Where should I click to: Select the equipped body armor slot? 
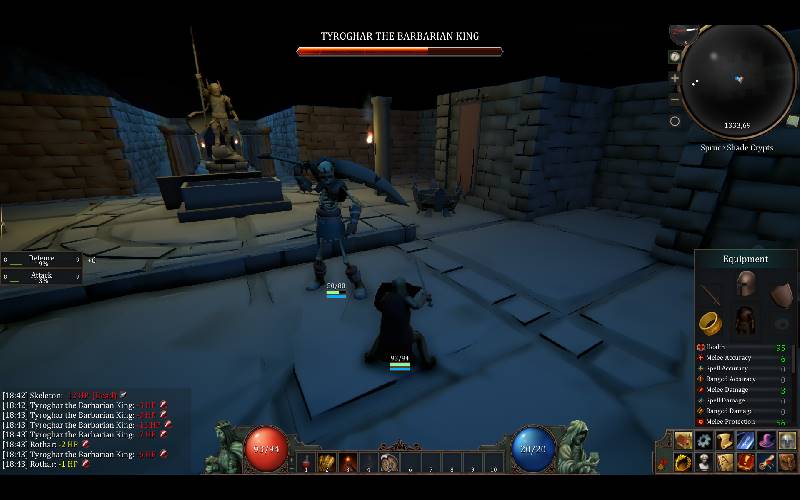745,321
